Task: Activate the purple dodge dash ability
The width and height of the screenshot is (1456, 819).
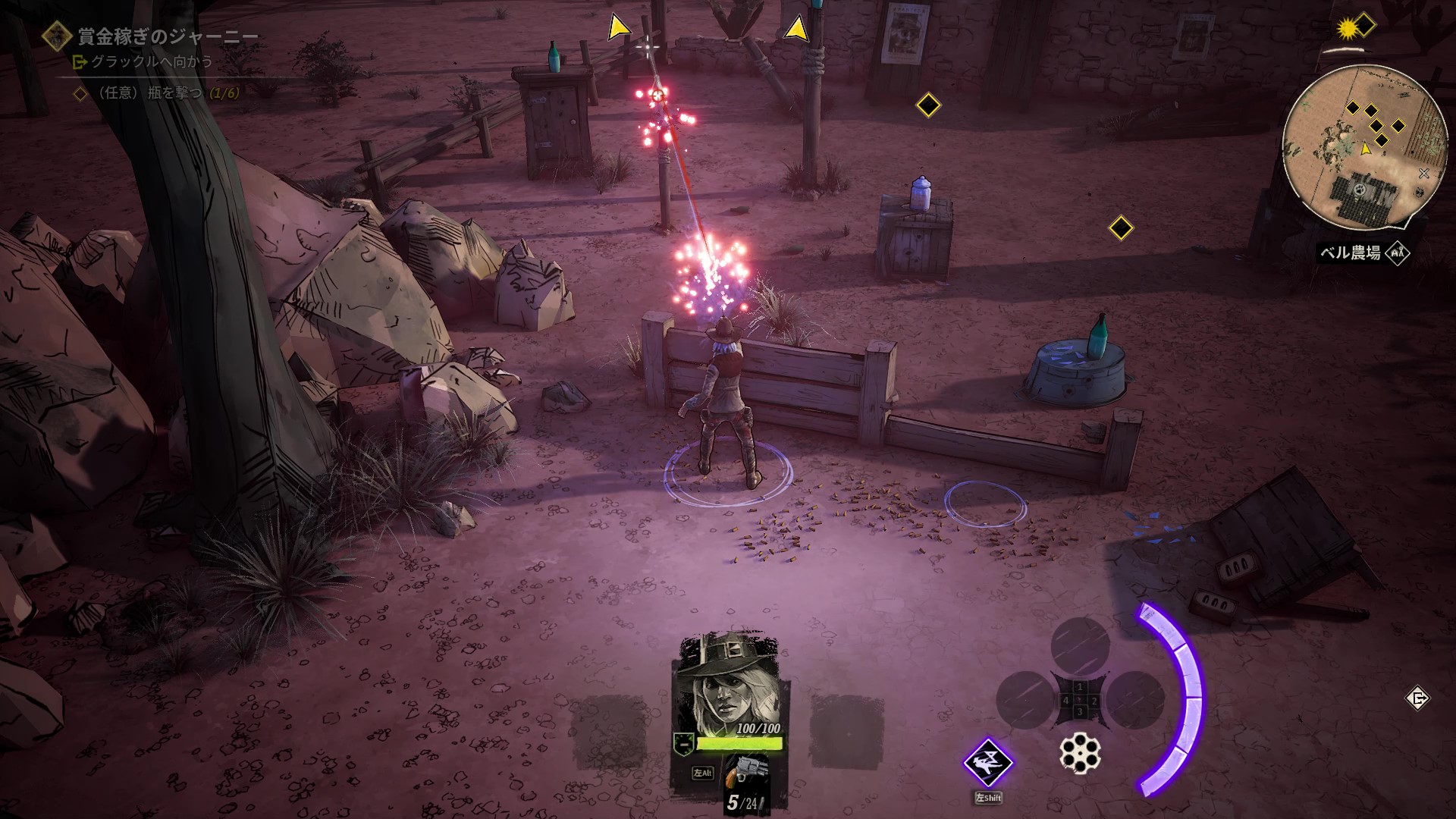Action: tap(988, 763)
